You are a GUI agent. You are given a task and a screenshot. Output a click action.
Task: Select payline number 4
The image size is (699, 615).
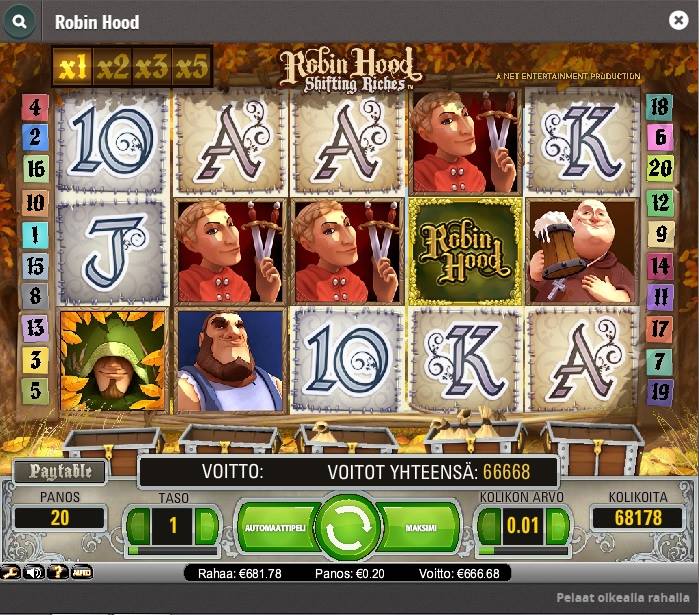[35, 107]
